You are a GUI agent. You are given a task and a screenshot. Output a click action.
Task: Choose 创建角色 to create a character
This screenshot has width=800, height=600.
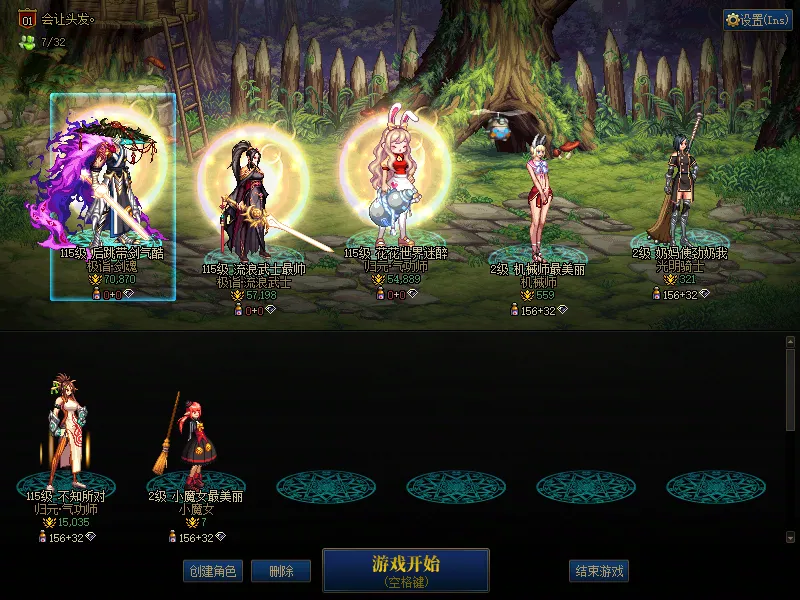pyautogui.click(x=212, y=571)
